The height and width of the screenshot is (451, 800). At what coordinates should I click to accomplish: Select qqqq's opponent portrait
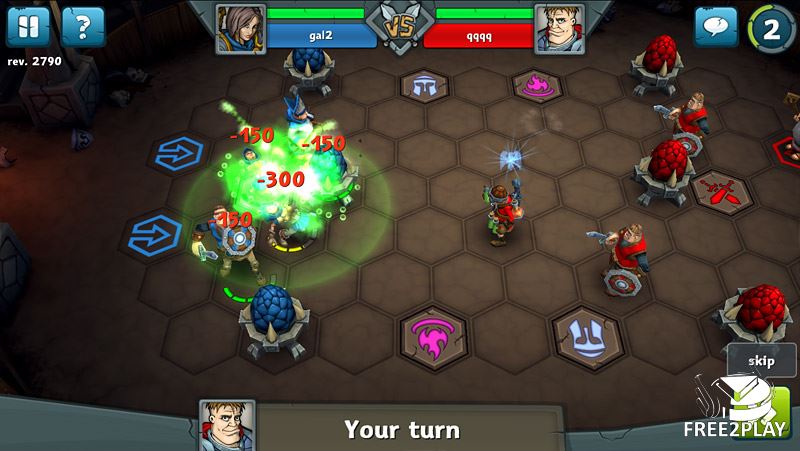tap(560, 27)
